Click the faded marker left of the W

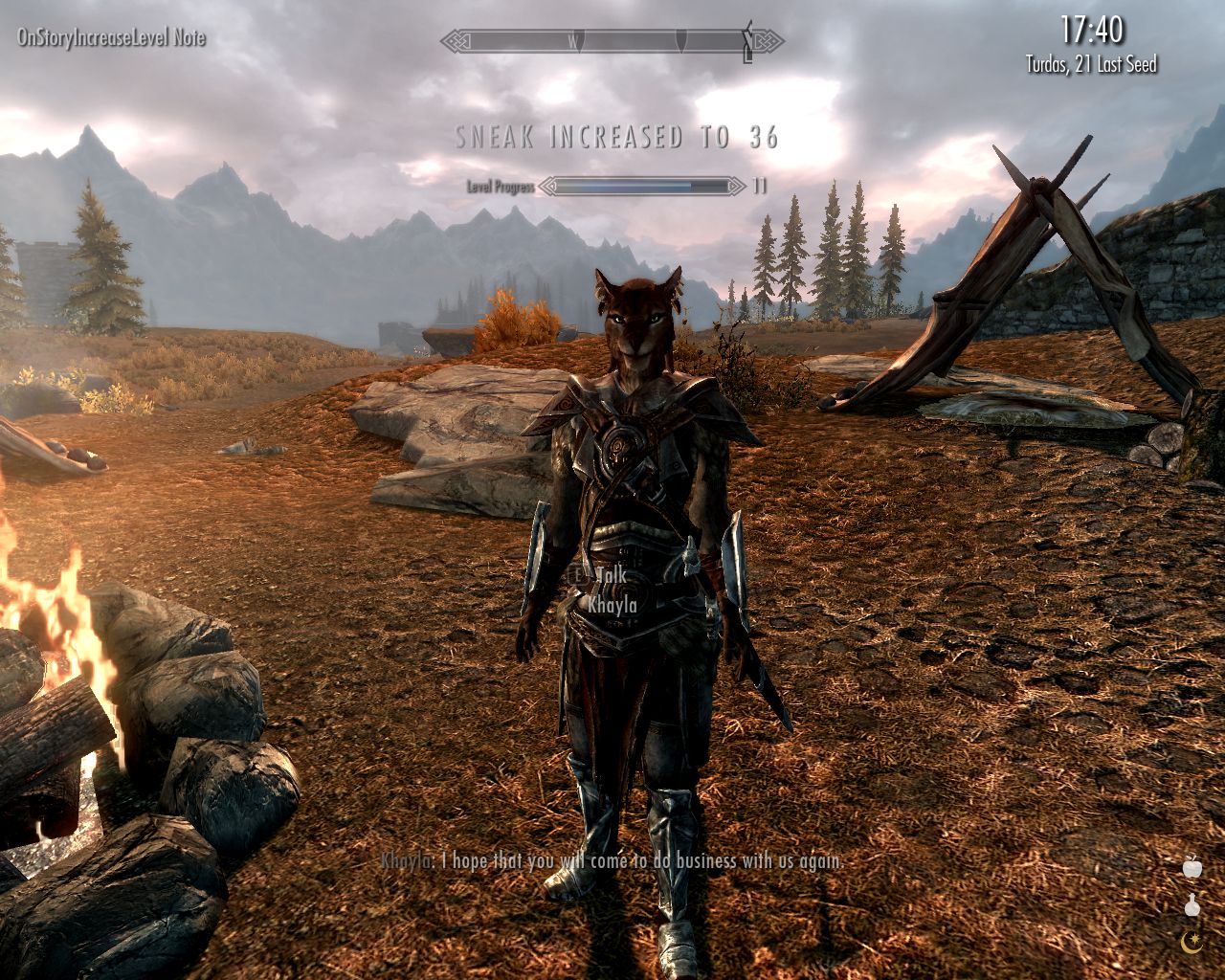tap(581, 40)
